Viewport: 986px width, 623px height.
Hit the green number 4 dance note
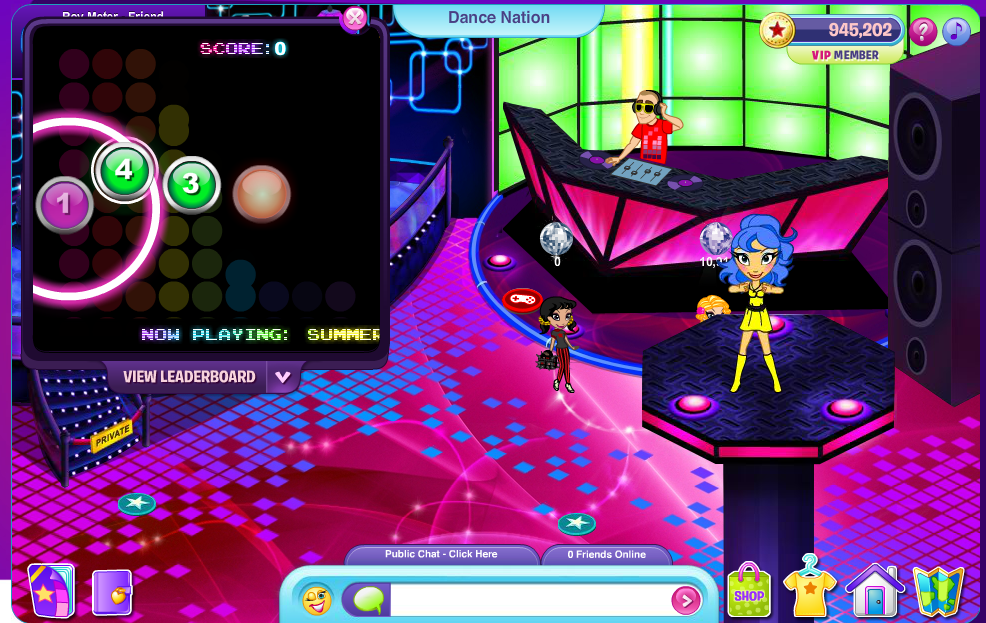(x=124, y=170)
